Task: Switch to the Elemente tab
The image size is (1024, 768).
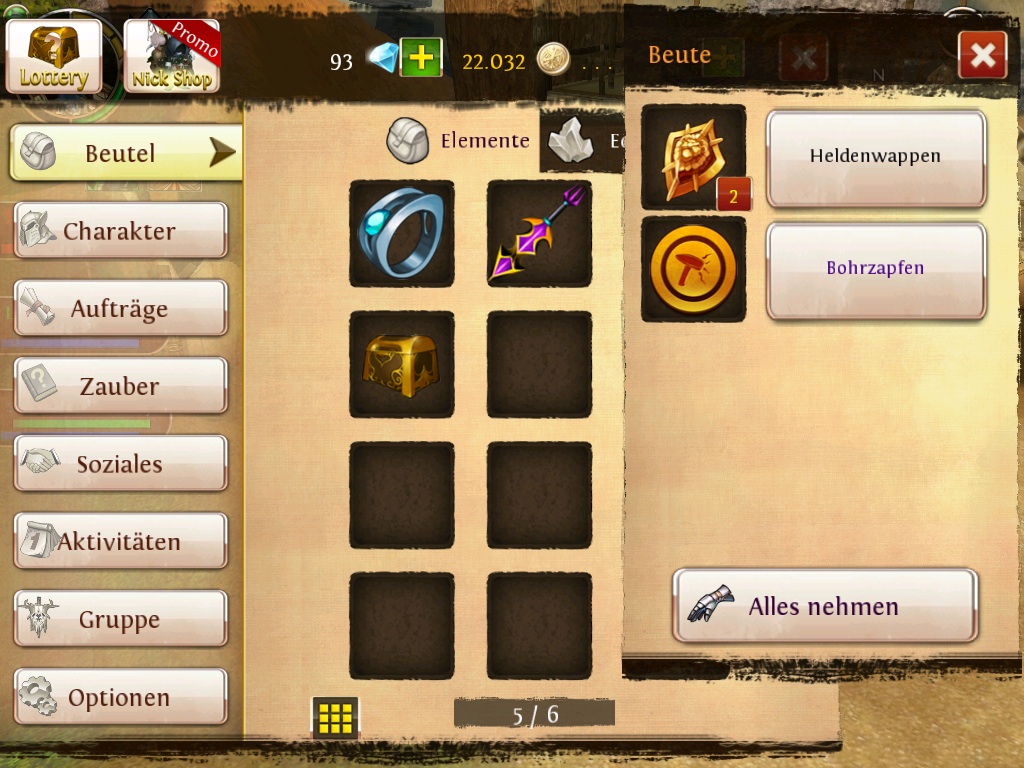Action: pyautogui.click(x=460, y=141)
